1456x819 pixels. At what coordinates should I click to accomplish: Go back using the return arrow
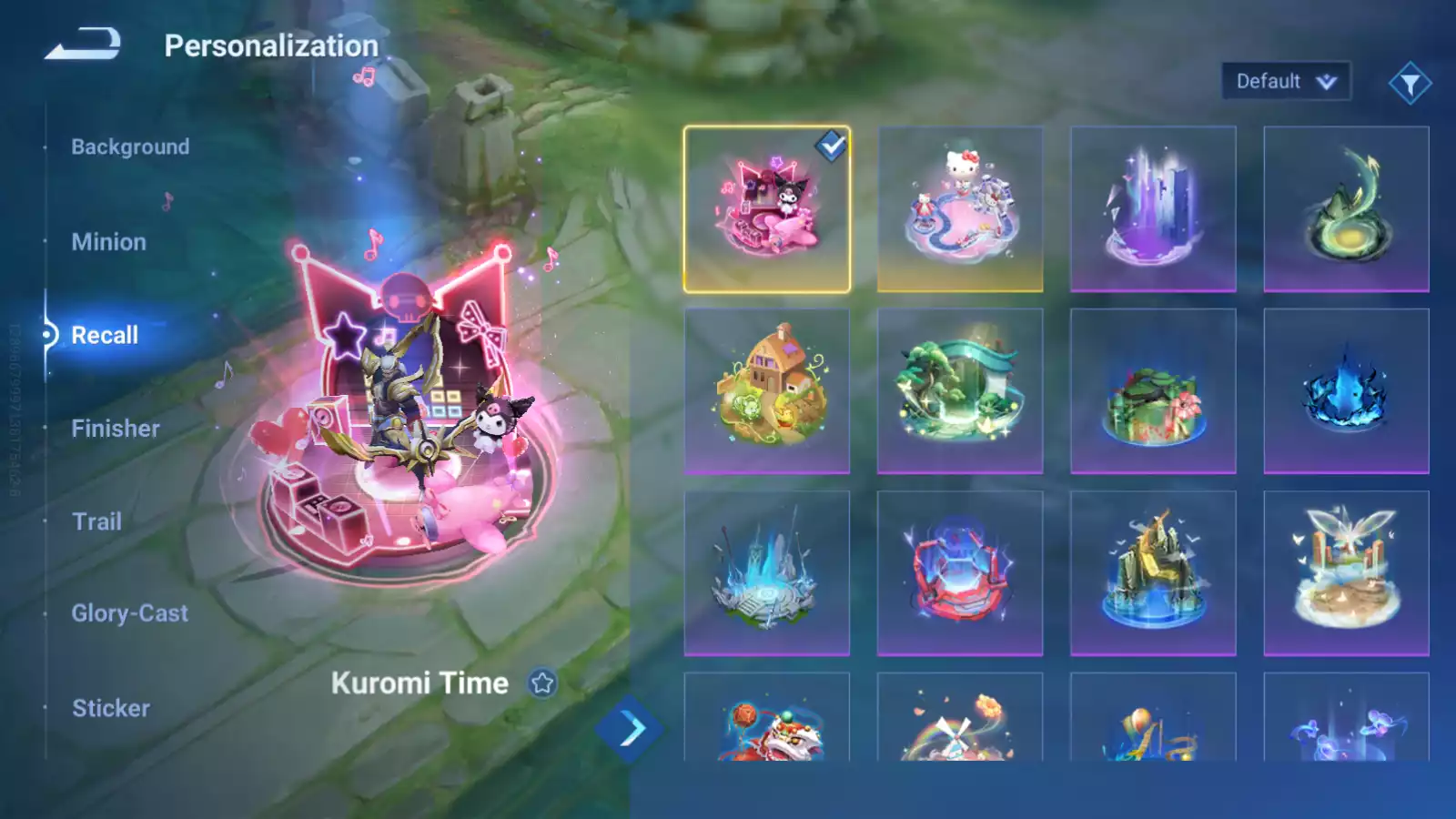click(83, 44)
